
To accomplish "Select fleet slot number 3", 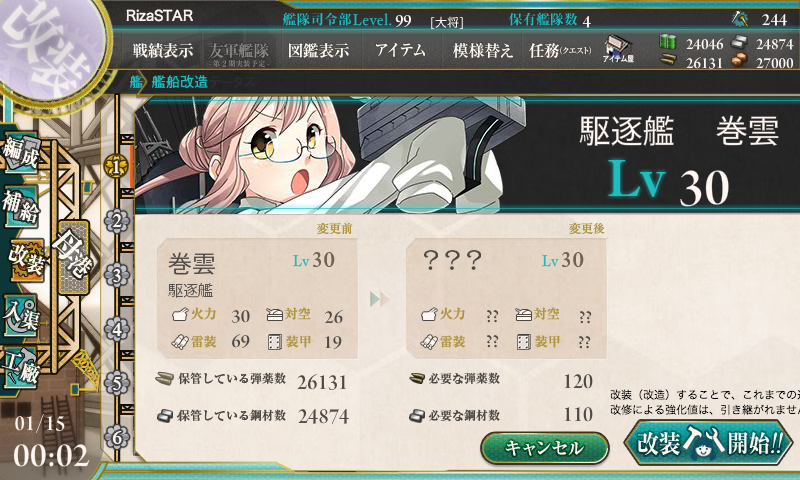I will tap(118, 274).
